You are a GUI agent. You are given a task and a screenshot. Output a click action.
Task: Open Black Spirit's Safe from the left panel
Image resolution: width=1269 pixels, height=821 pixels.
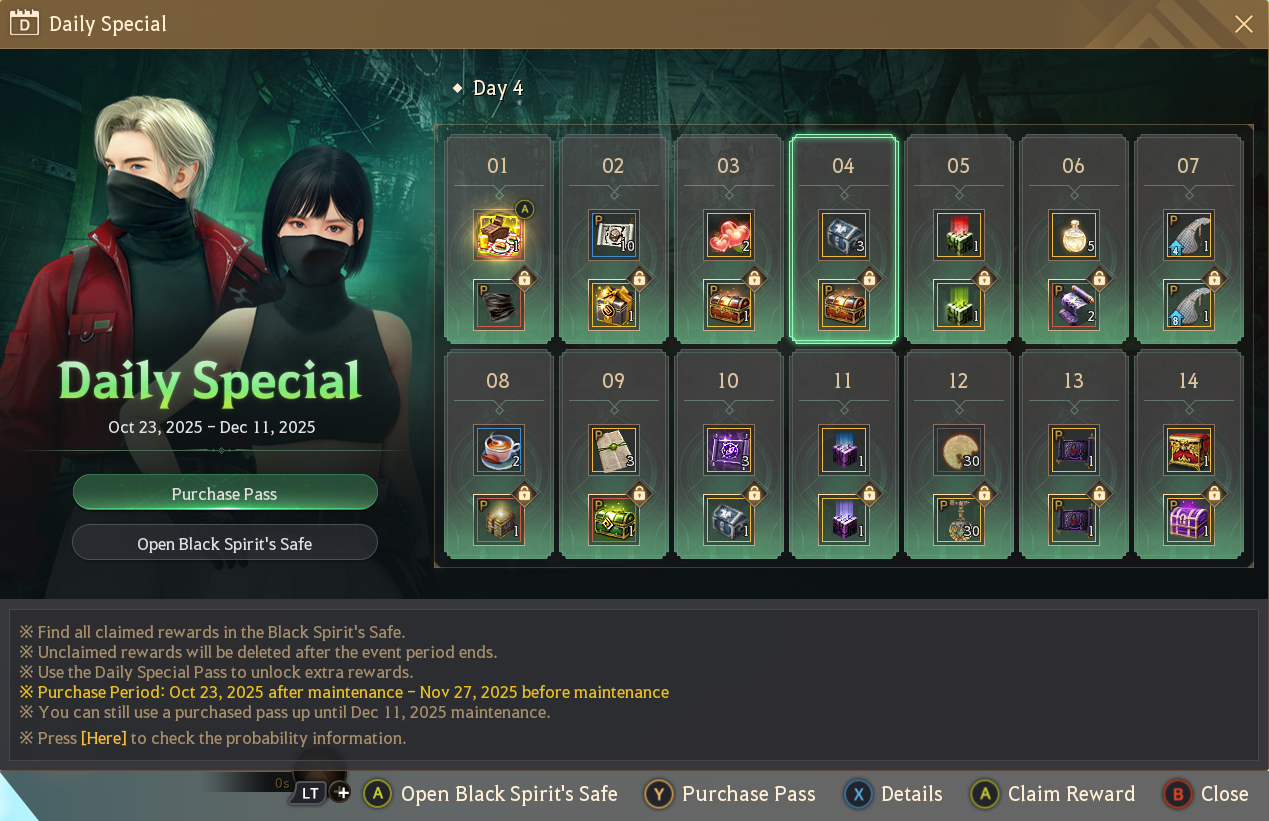click(225, 543)
